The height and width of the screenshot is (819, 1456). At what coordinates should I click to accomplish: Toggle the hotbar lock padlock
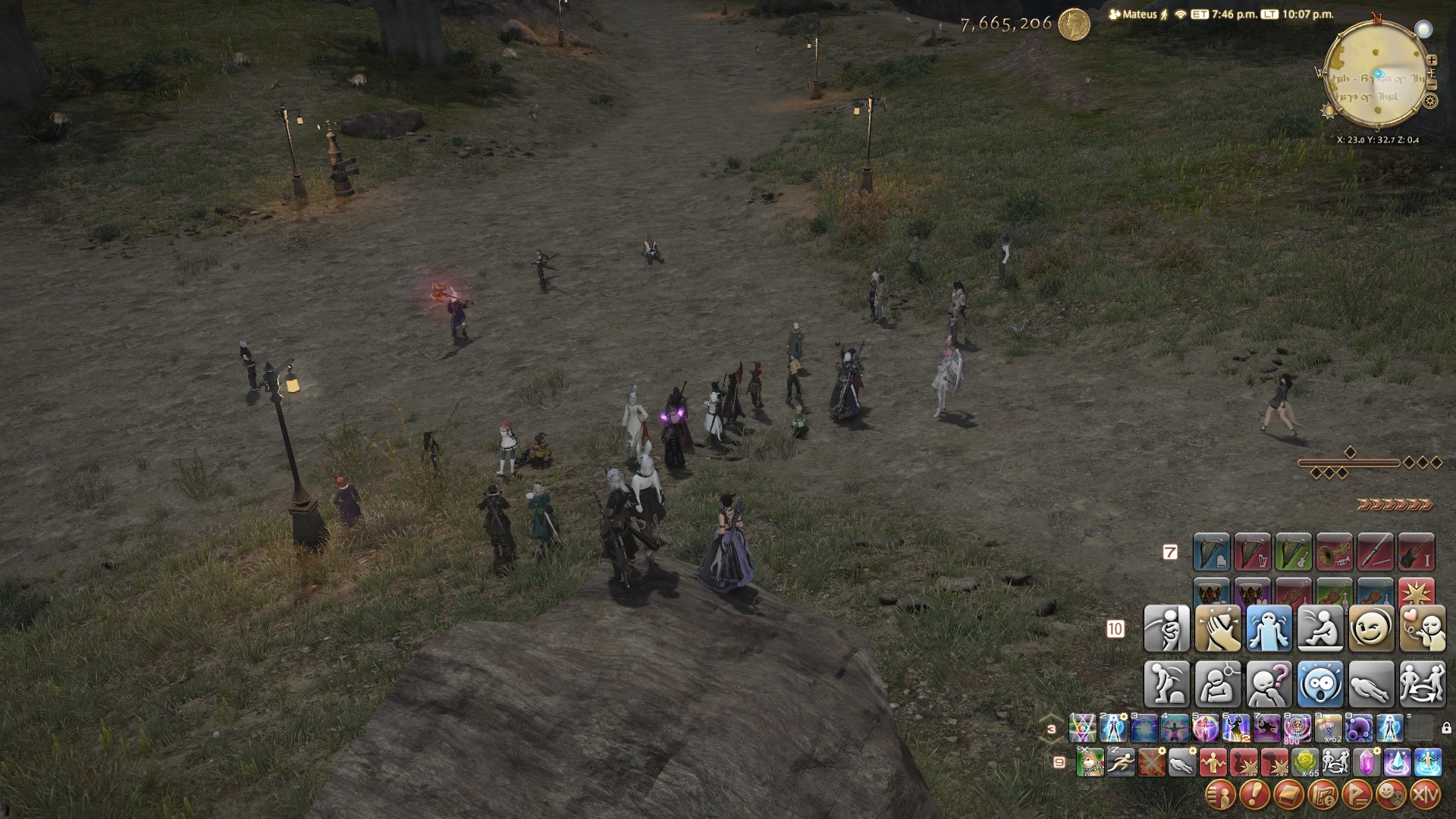pyautogui.click(x=1446, y=729)
